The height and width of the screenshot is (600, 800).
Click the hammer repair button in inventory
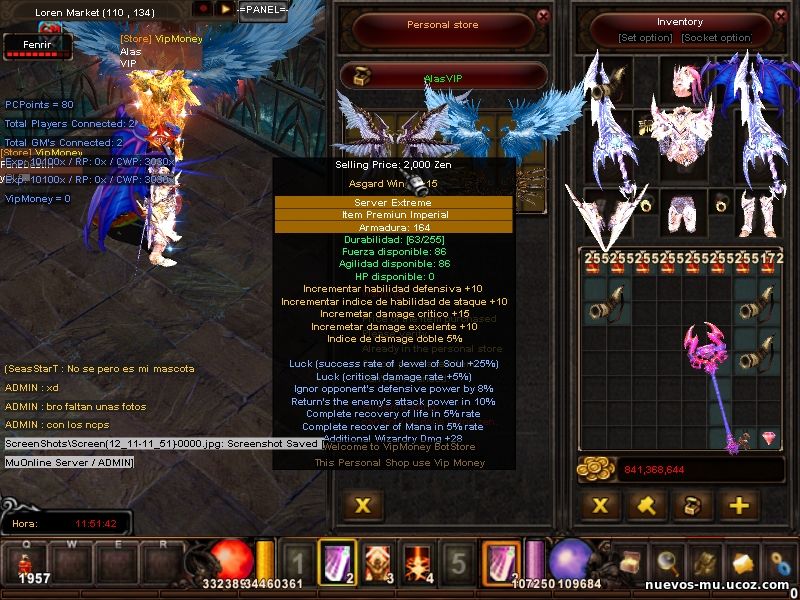pos(646,505)
